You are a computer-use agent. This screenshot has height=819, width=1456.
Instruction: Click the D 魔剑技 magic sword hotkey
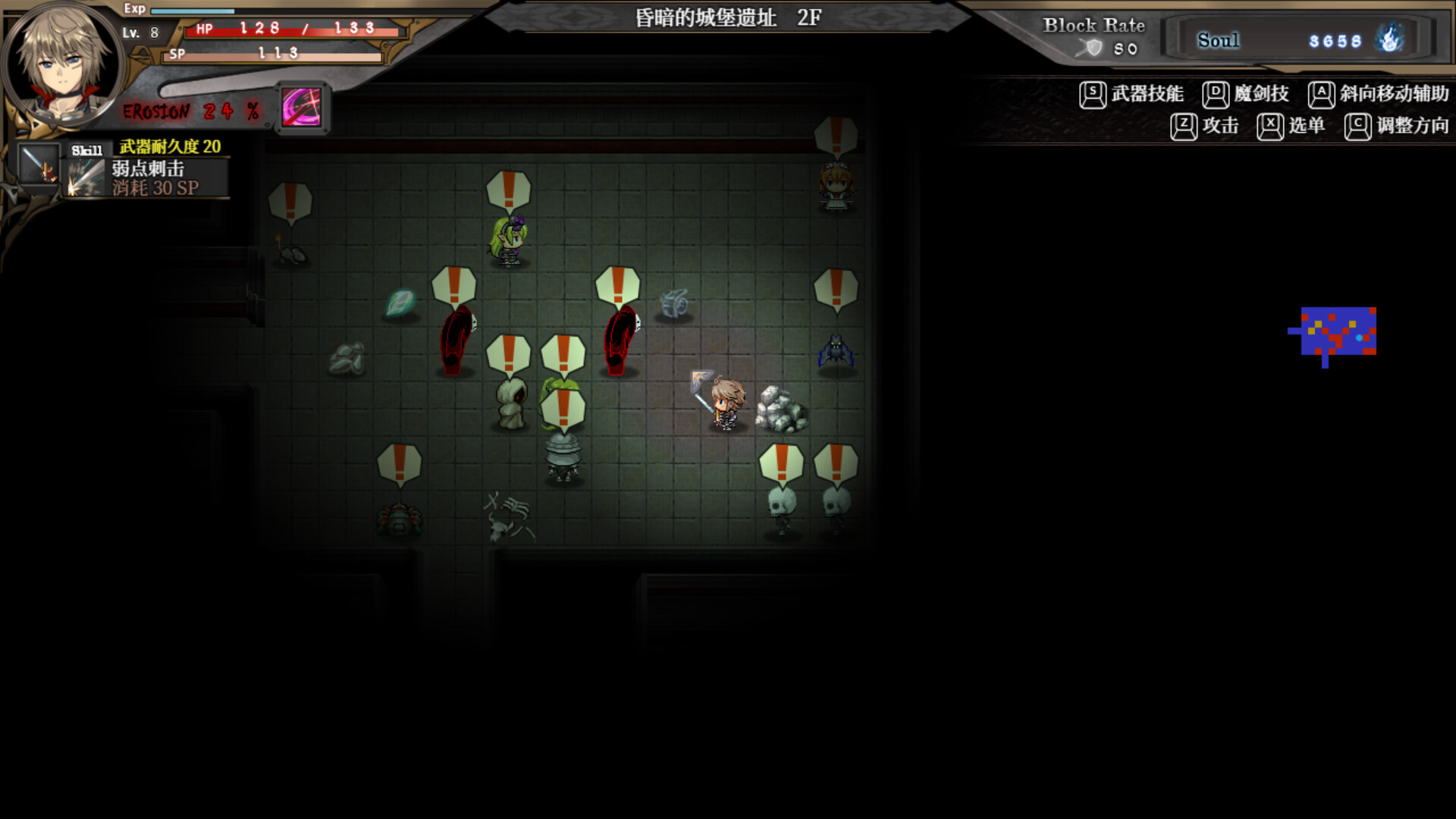pos(1216,93)
